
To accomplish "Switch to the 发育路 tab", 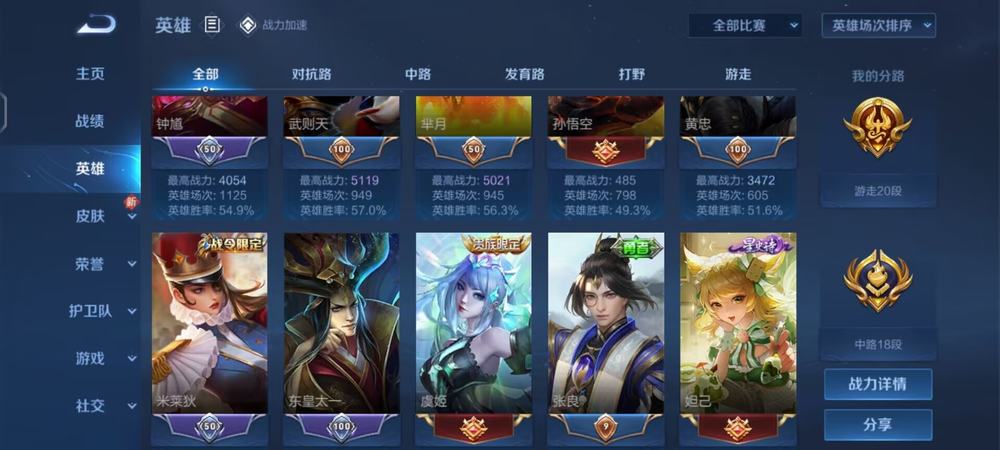I will point(525,74).
